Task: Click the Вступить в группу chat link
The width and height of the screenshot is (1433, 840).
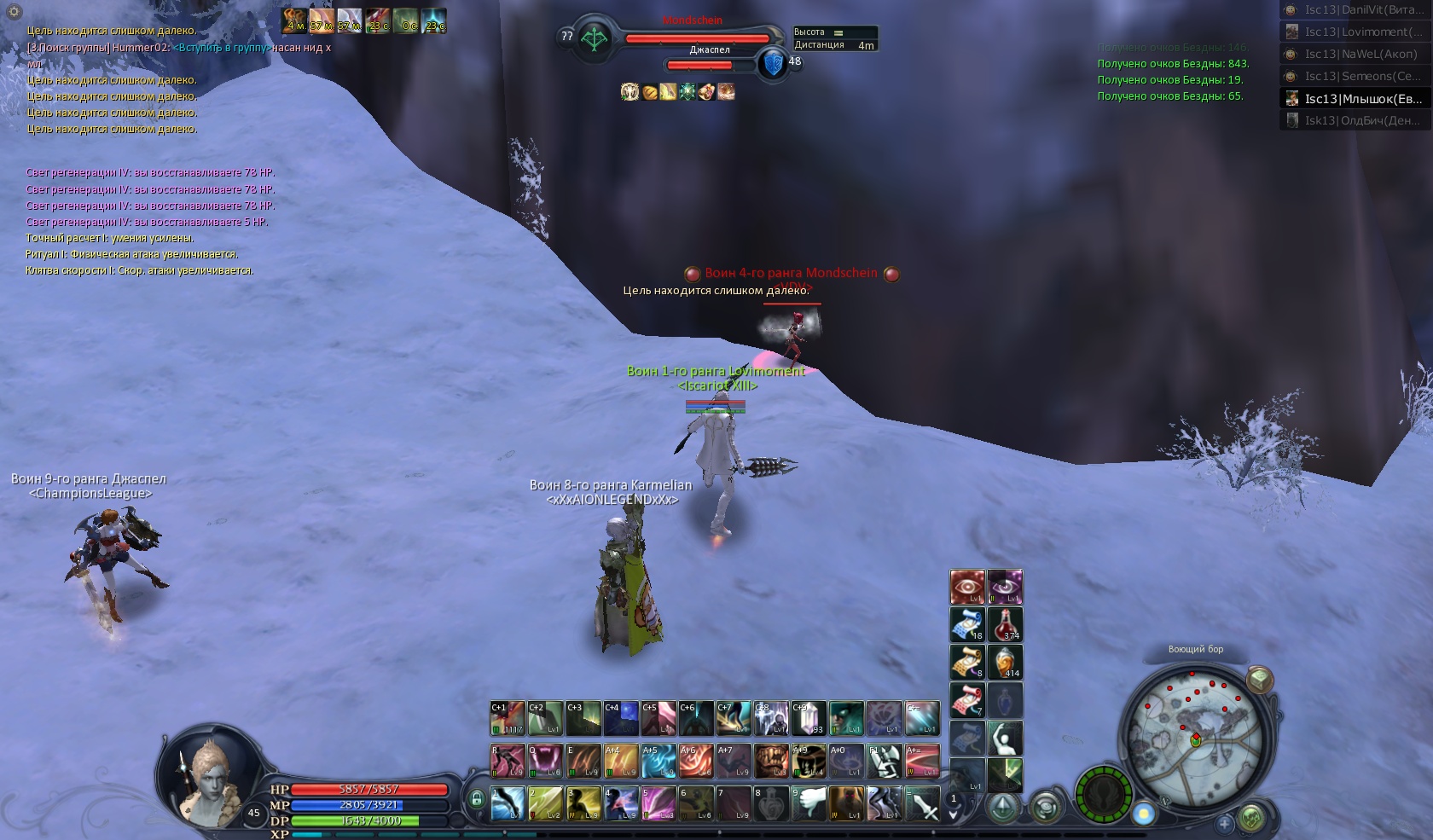Action: tap(221, 48)
